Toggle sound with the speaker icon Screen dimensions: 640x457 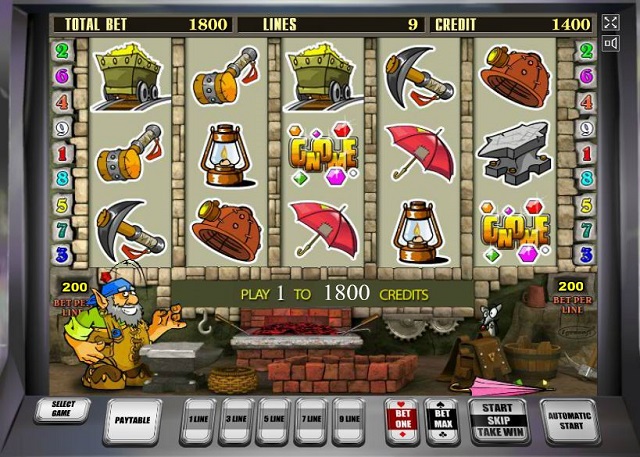611,43
